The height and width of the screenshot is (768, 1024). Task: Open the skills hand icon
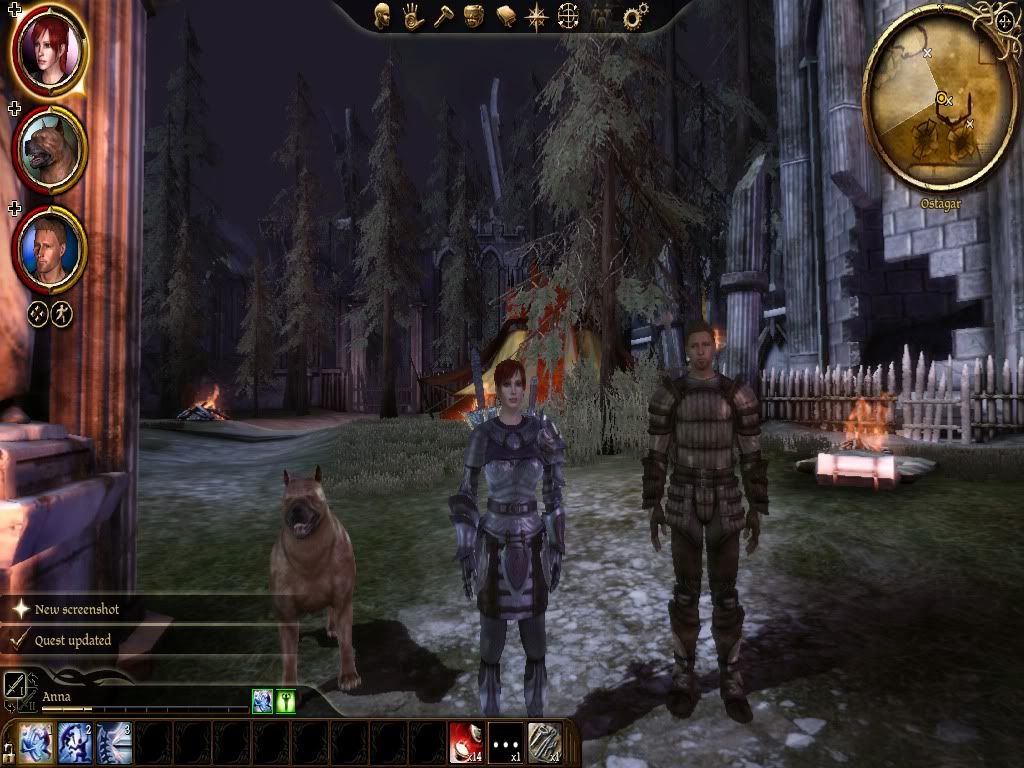(x=412, y=16)
